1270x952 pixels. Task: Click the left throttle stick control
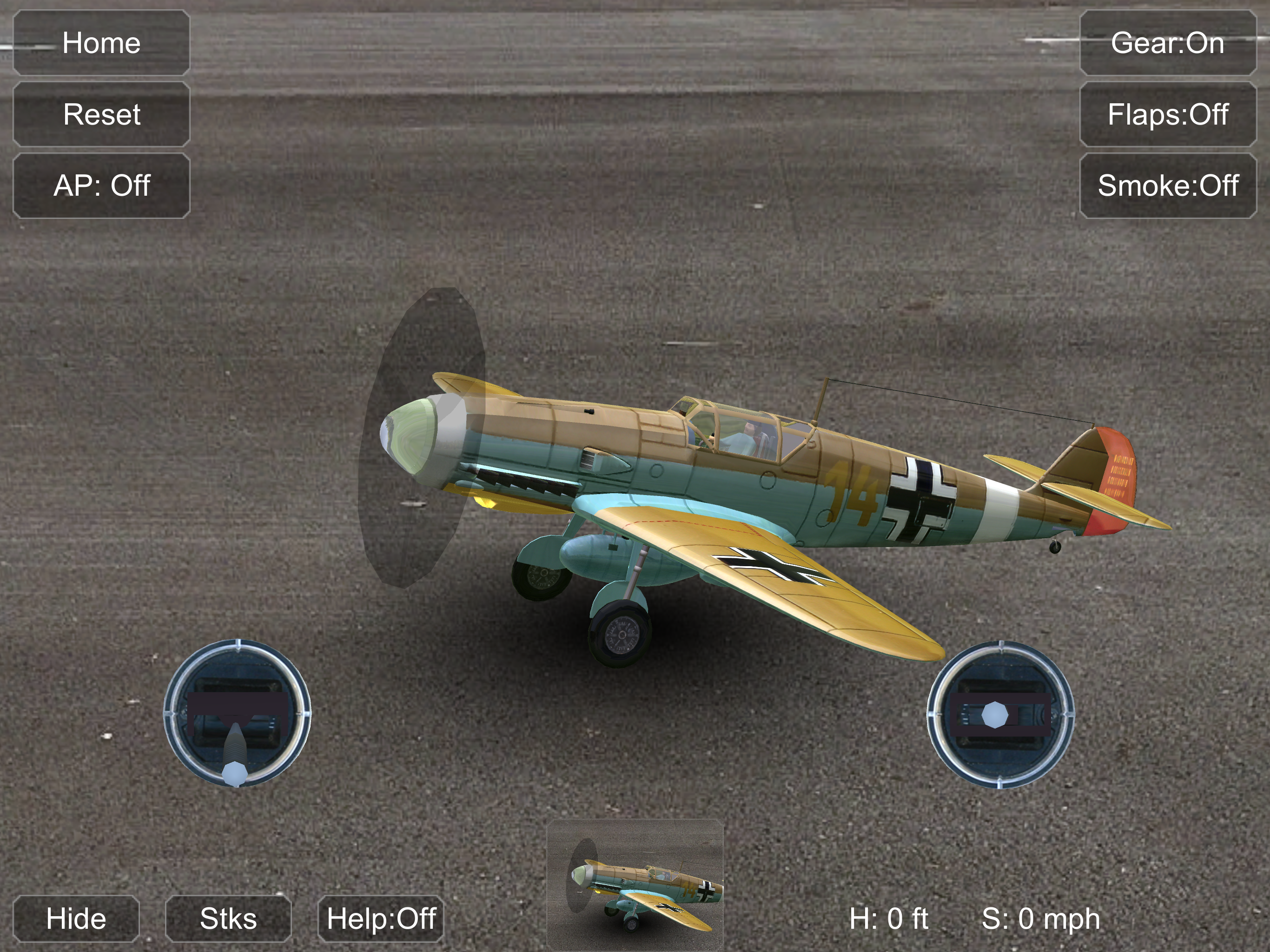coord(237,714)
